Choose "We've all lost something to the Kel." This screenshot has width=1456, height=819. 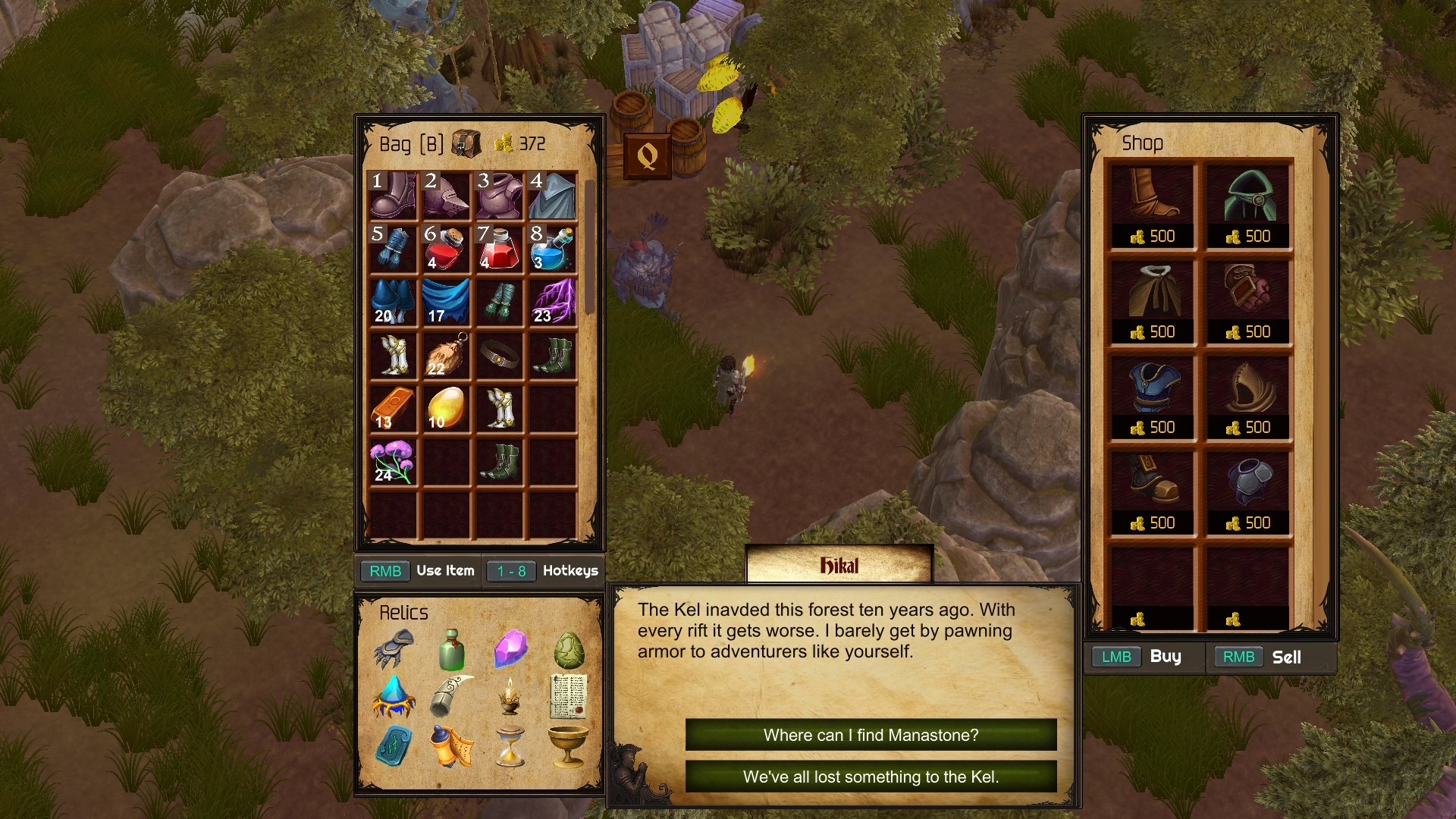871,777
